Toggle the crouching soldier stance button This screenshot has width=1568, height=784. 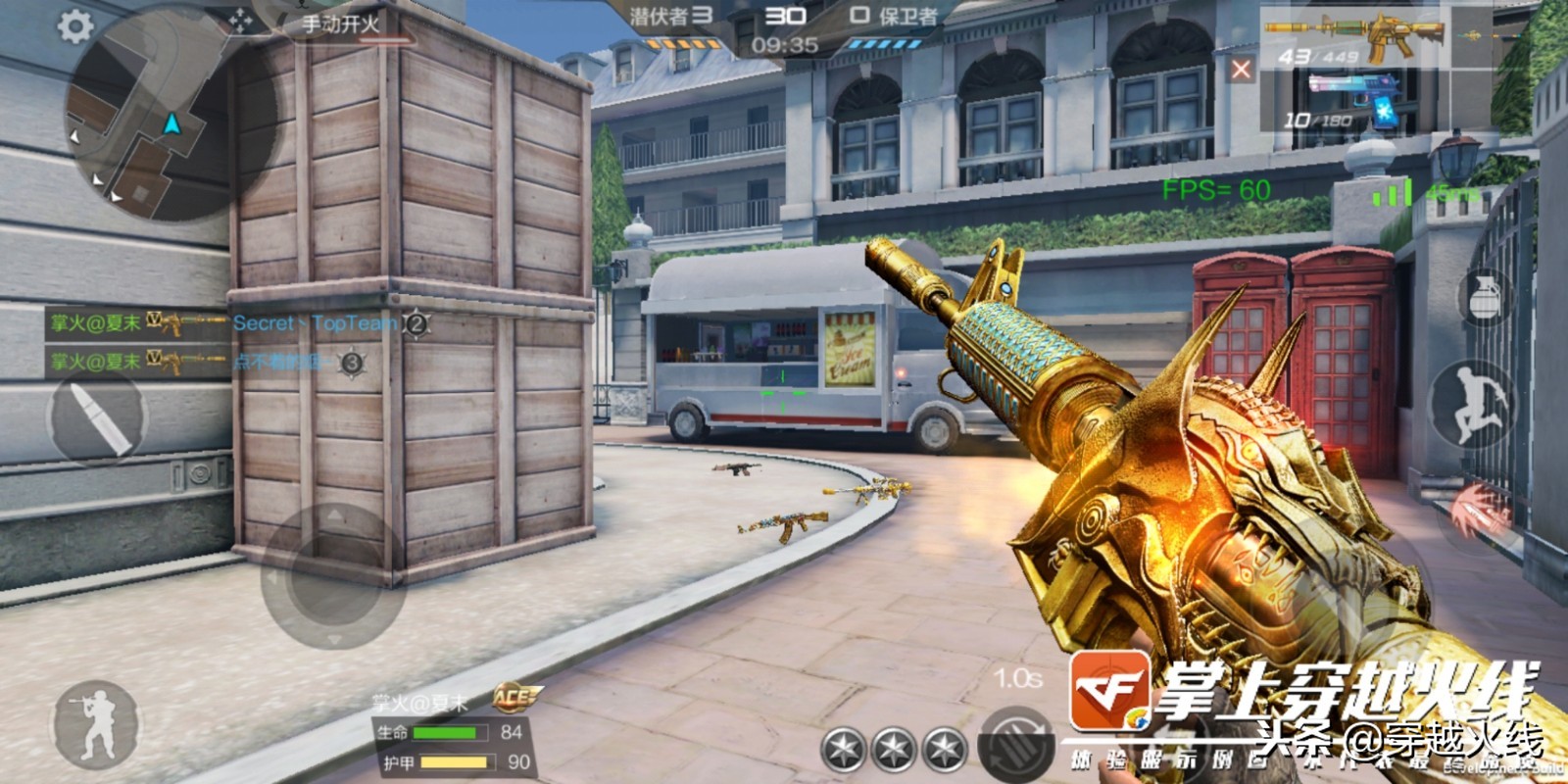[96, 725]
